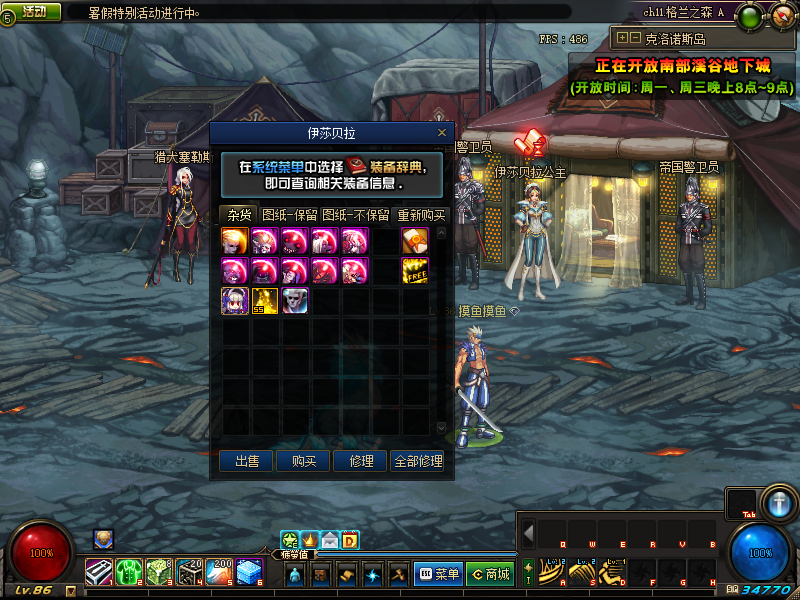Close the 伊莎贝拉 shop window
The width and height of the screenshot is (800, 600).
tap(442, 132)
